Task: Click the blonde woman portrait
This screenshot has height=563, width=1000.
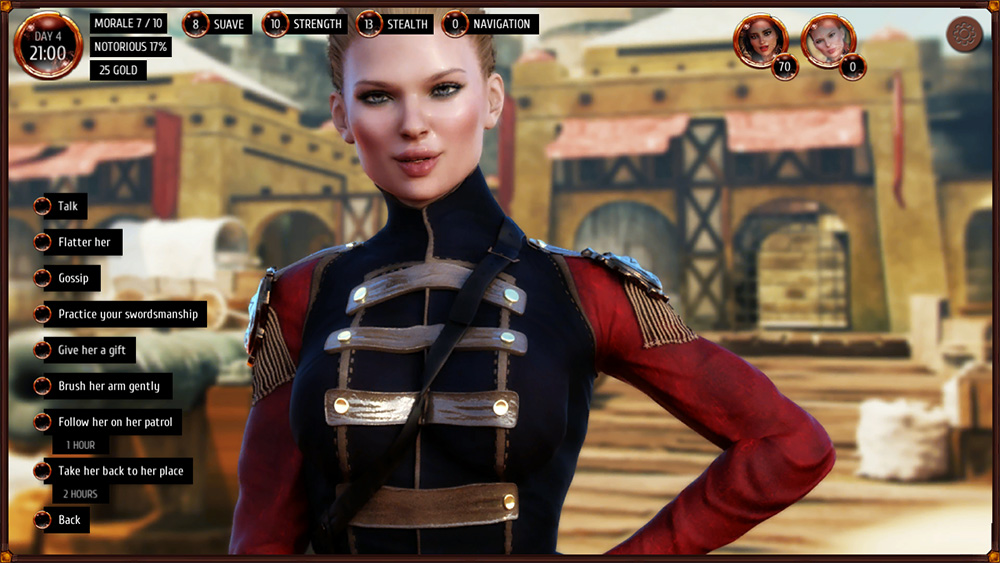Action: (x=828, y=40)
